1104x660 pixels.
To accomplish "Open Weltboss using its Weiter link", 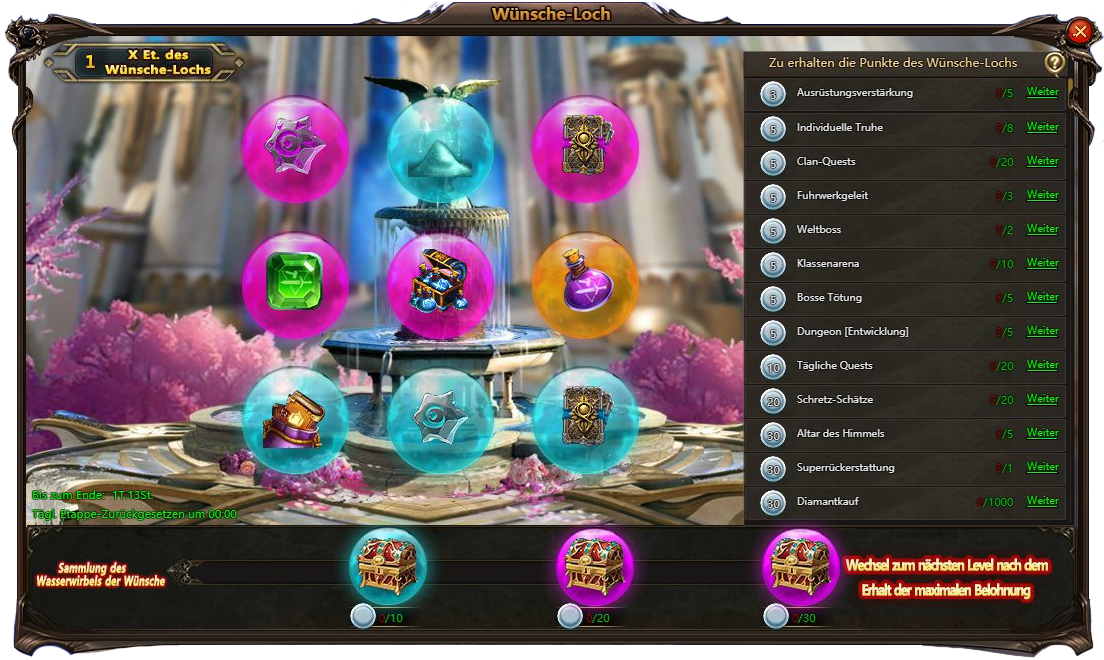I will pyautogui.click(x=1042, y=229).
